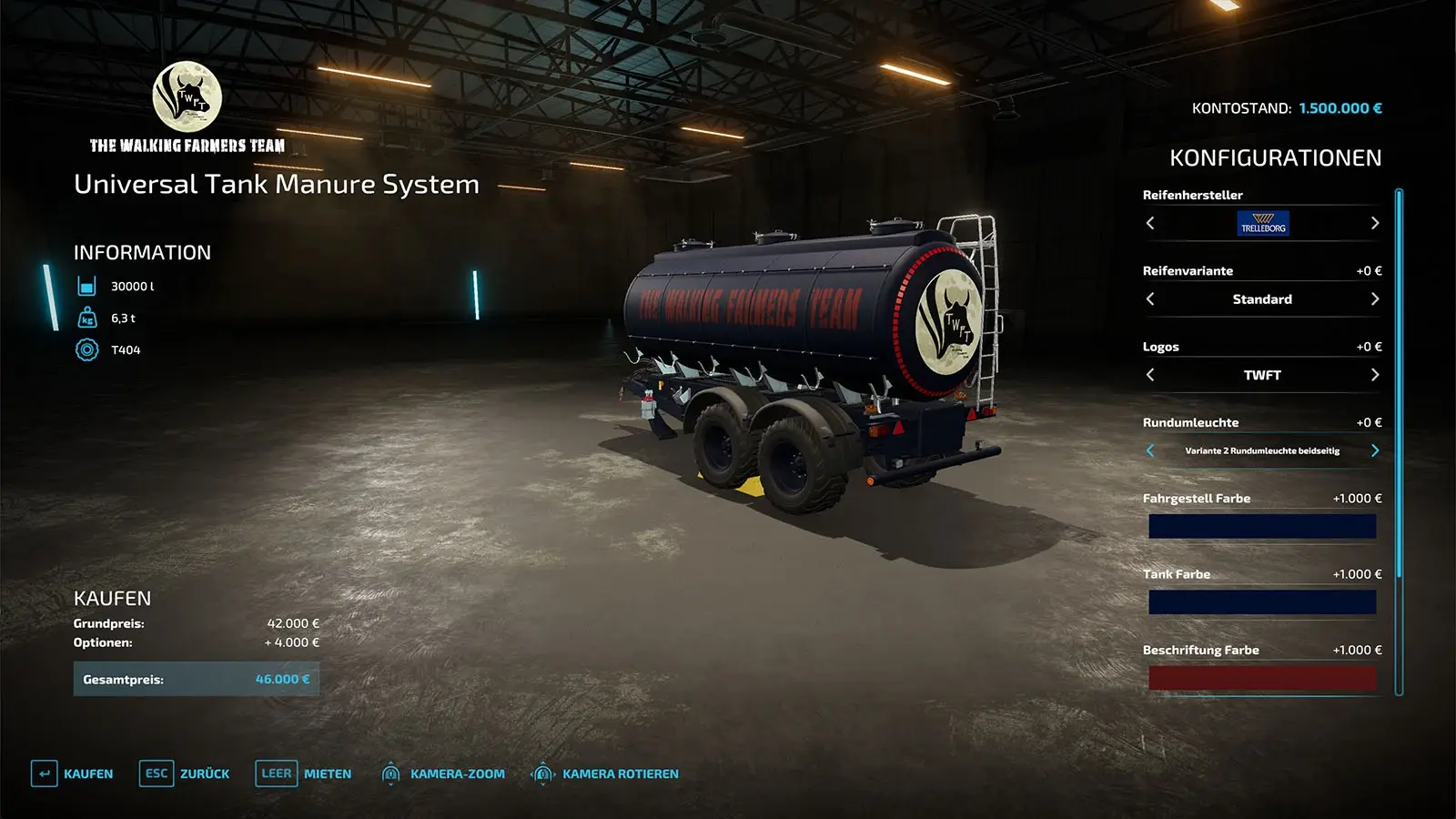Click the configuration list scrollbar
1456x819 pixels.
point(1399,382)
